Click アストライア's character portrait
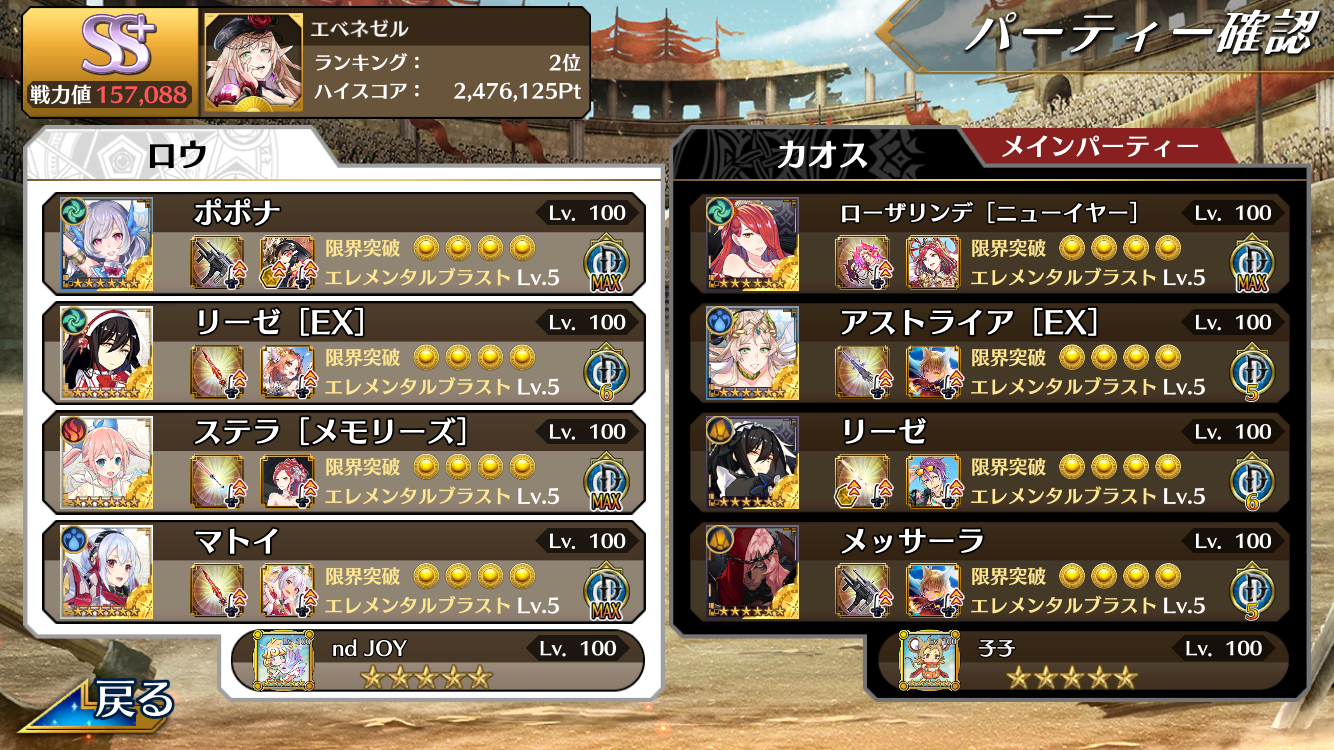Screen dimensions: 1334x750 [752, 352]
